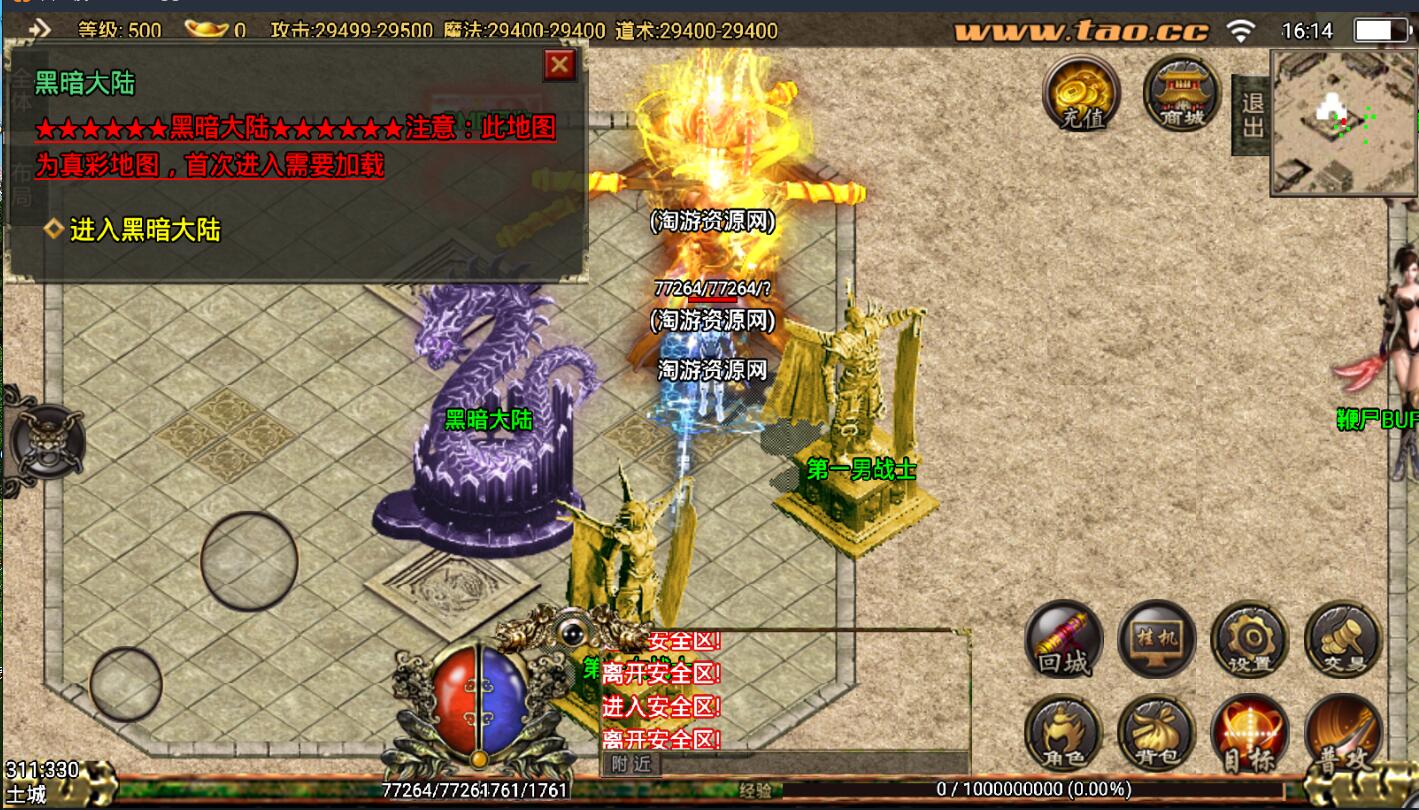Close the 黑暗大陆 dialog window
Image resolution: width=1419 pixels, height=810 pixels.
tap(559, 66)
